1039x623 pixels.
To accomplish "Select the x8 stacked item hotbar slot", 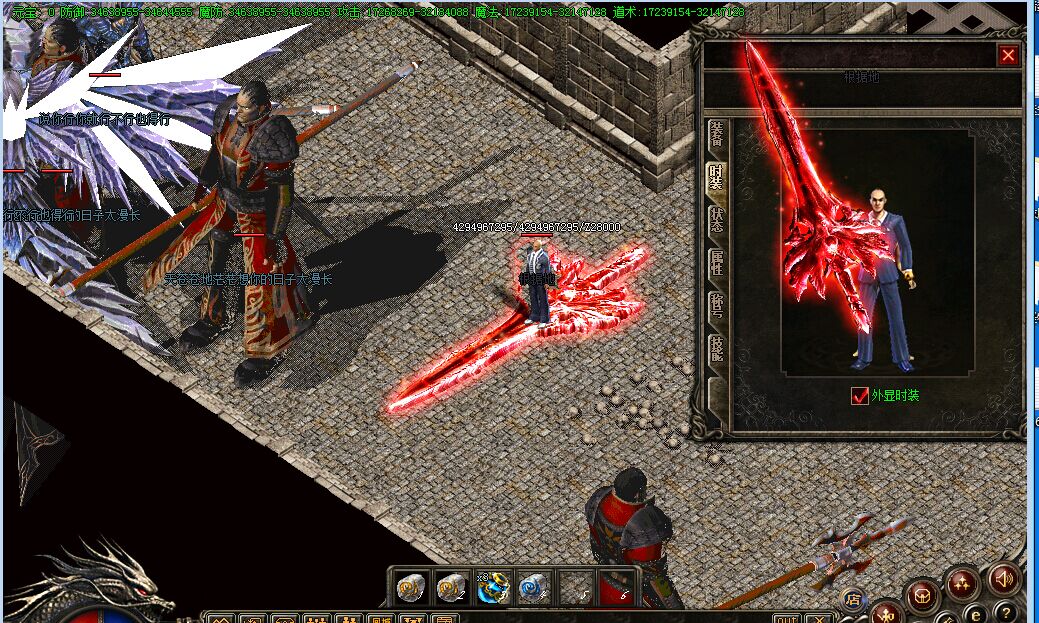I will (493, 587).
